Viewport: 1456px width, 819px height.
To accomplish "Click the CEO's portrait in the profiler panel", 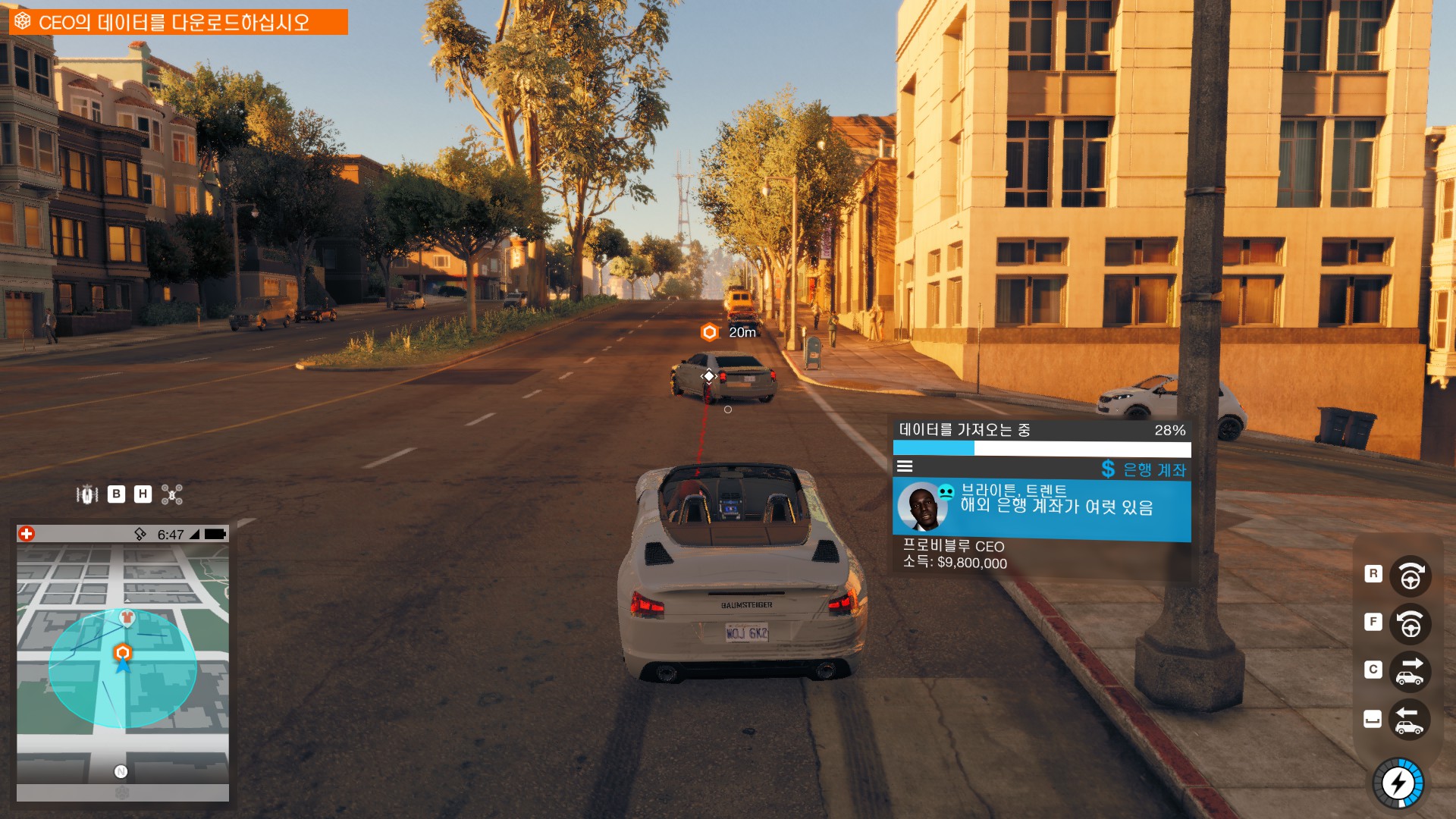I will click(923, 507).
